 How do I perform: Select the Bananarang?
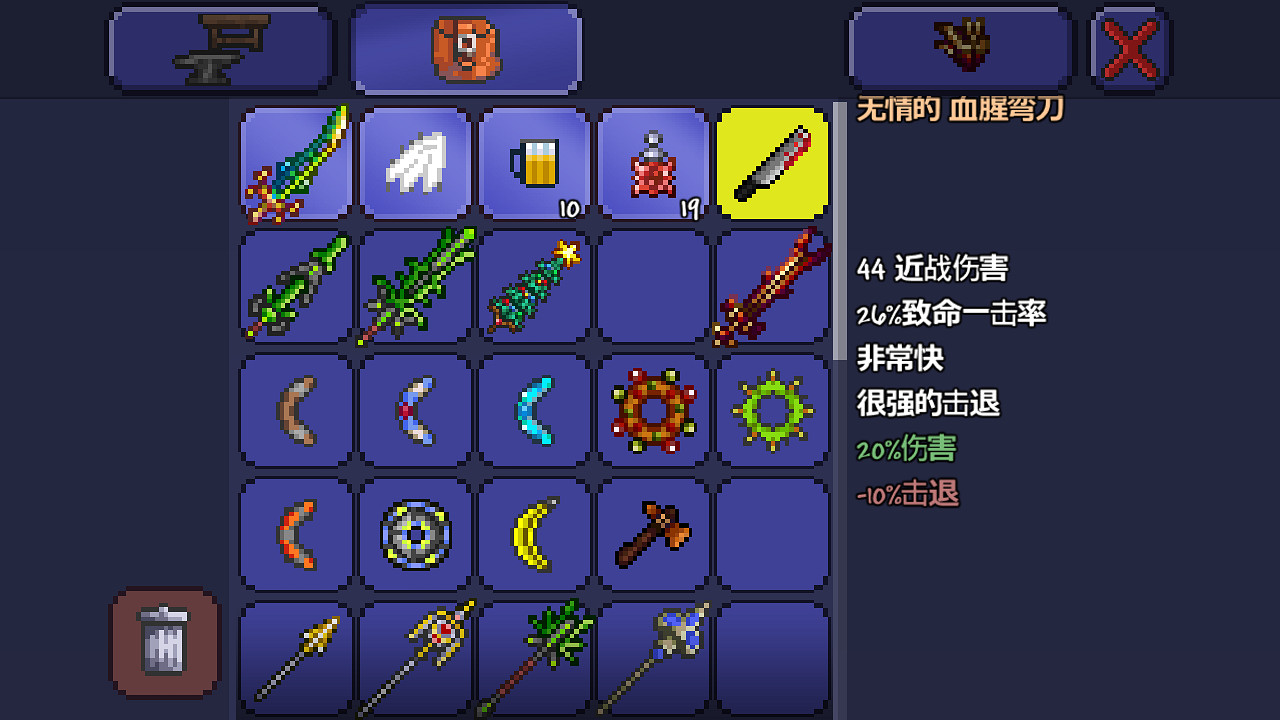[x=534, y=533]
